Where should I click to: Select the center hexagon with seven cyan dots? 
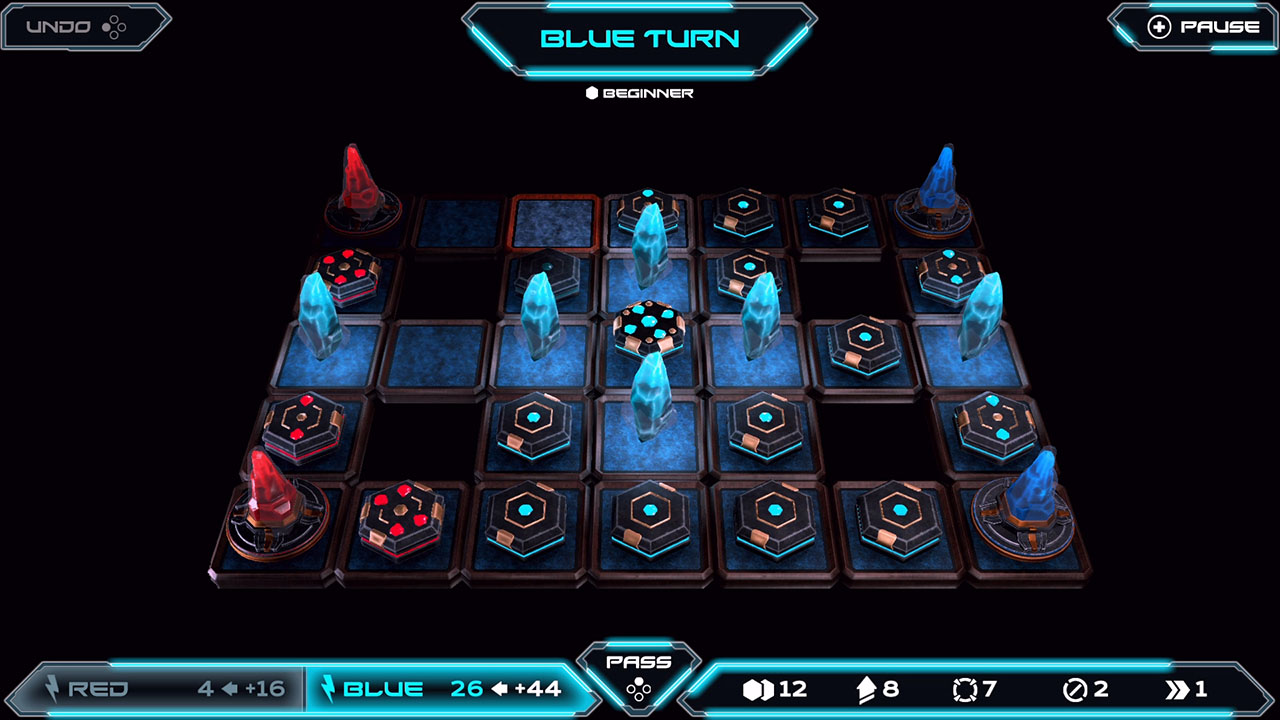pyautogui.click(x=650, y=326)
